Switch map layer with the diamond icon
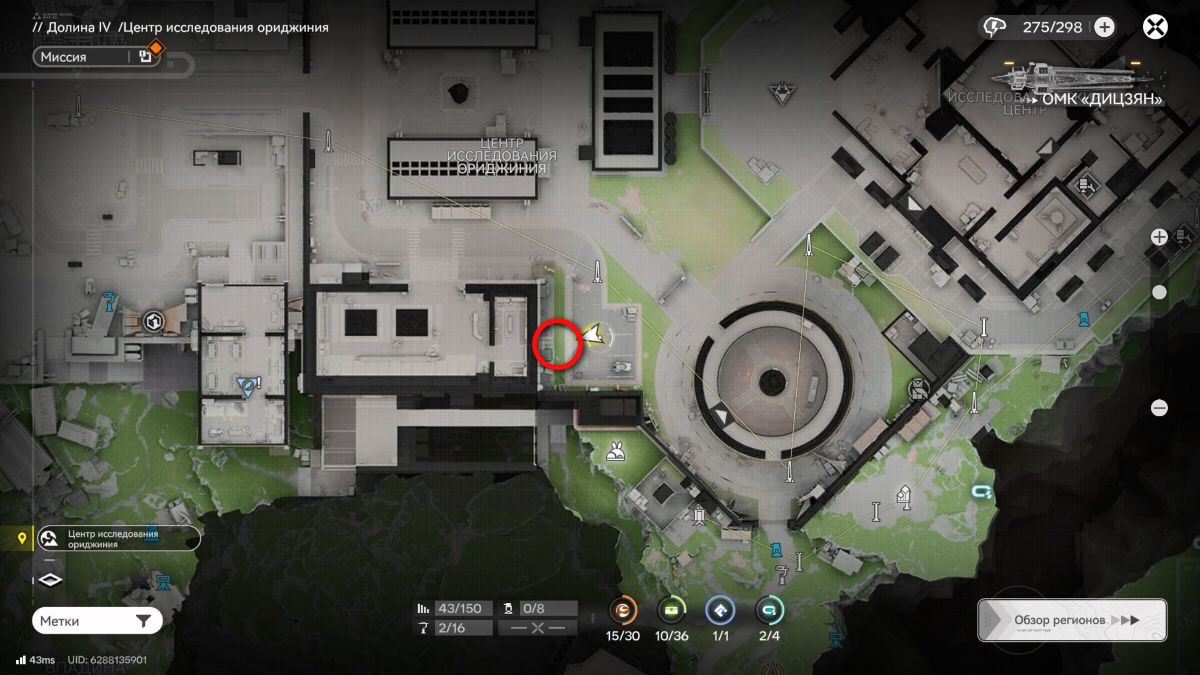 [x=51, y=579]
